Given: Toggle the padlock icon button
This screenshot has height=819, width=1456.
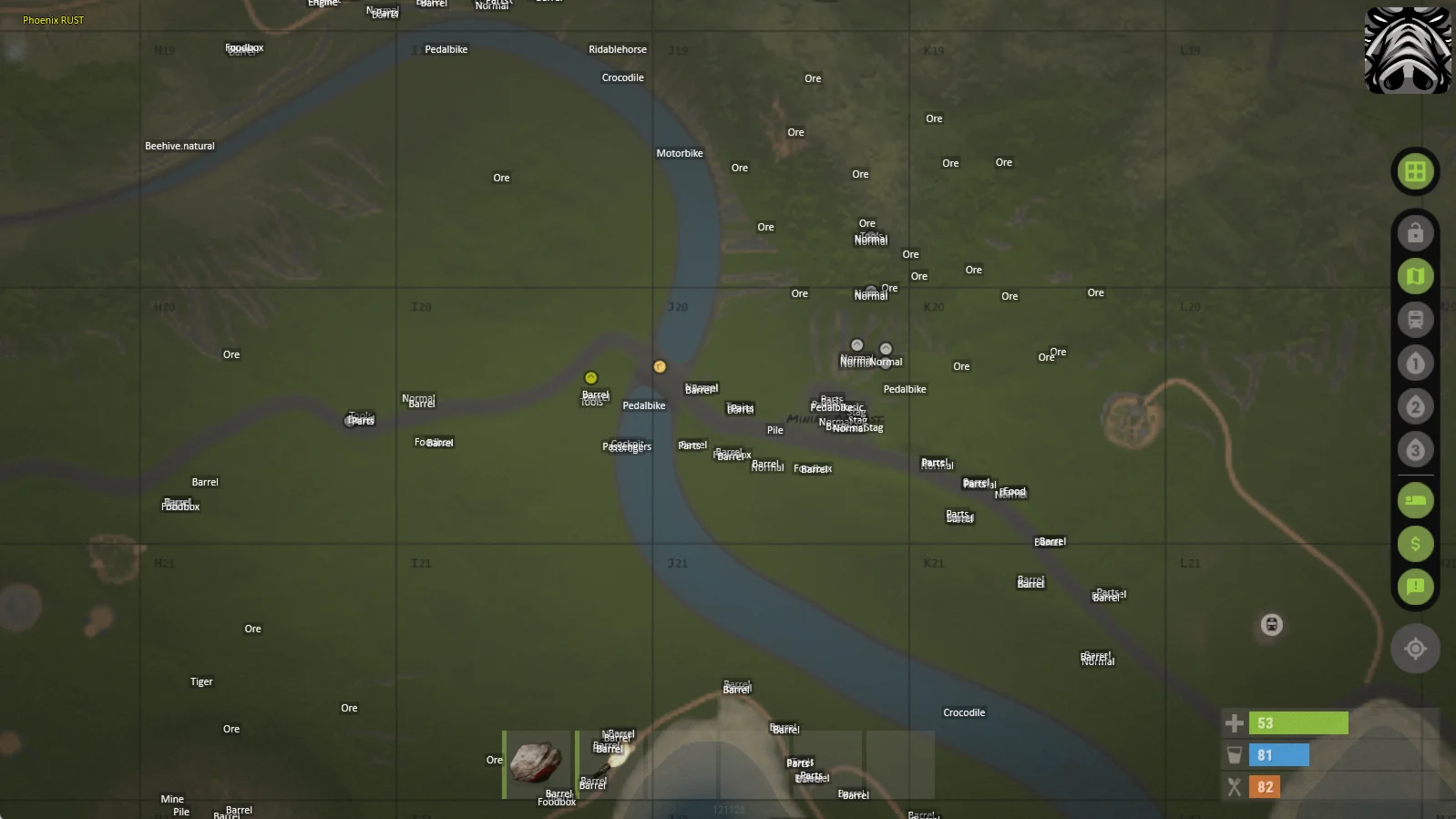Looking at the screenshot, I should [1415, 233].
